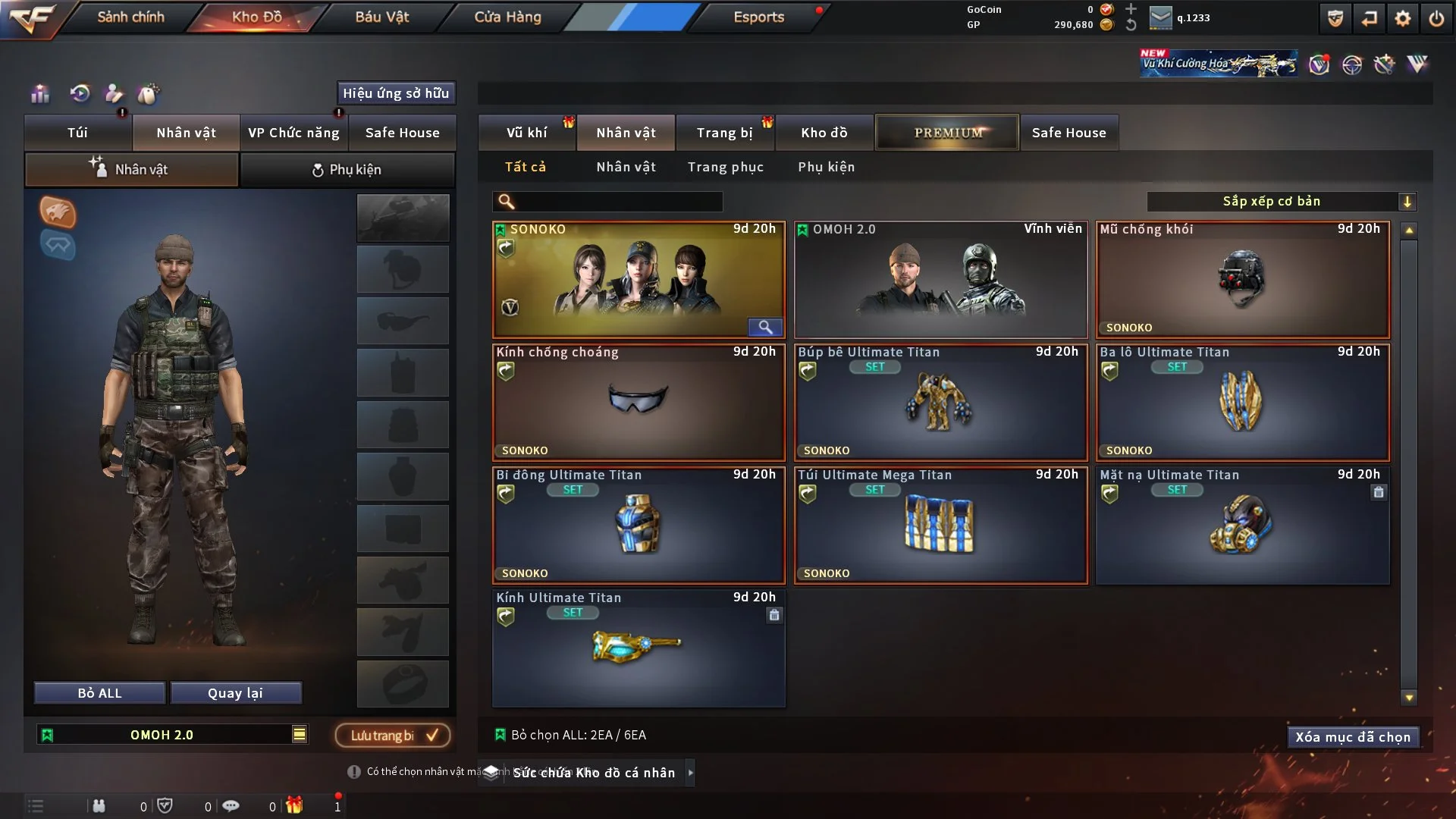This screenshot has width=1456, height=819.
Task: Select the PREMIUM inventory tab
Action: pos(947,133)
